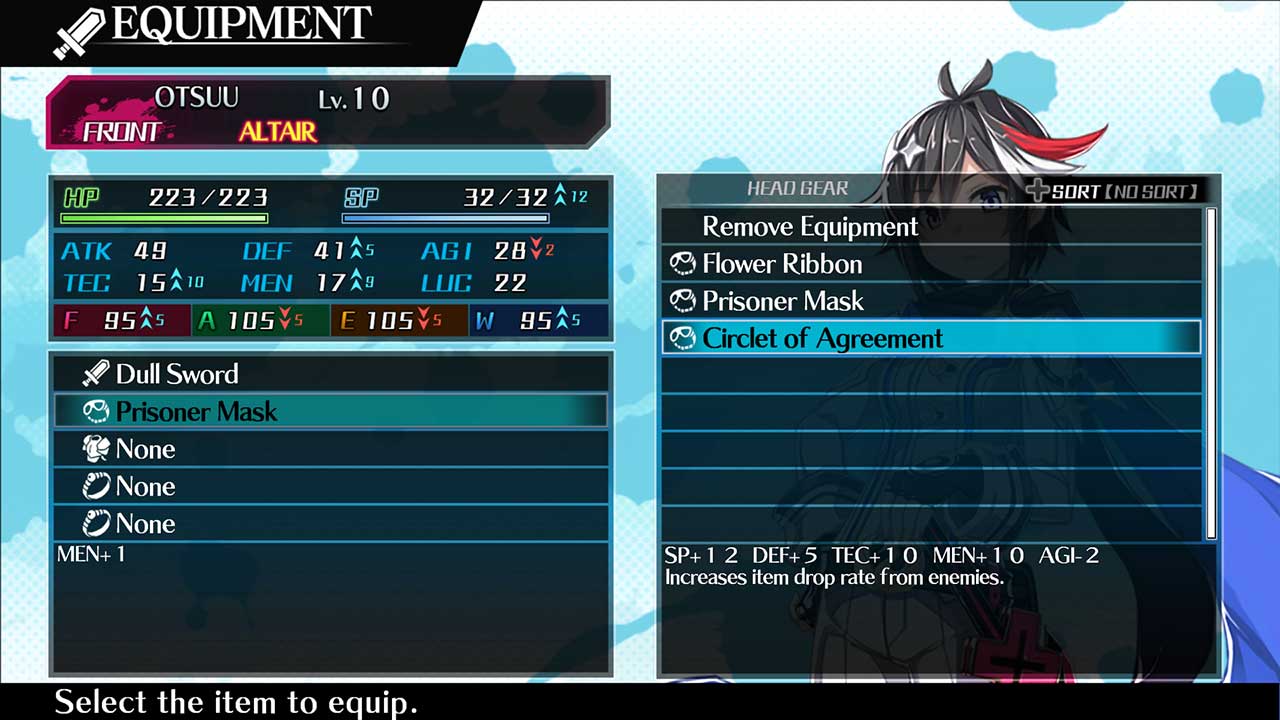Click the headgear icon beside Circlet of Agreement
This screenshot has width=1280, height=720.
(683, 338)
